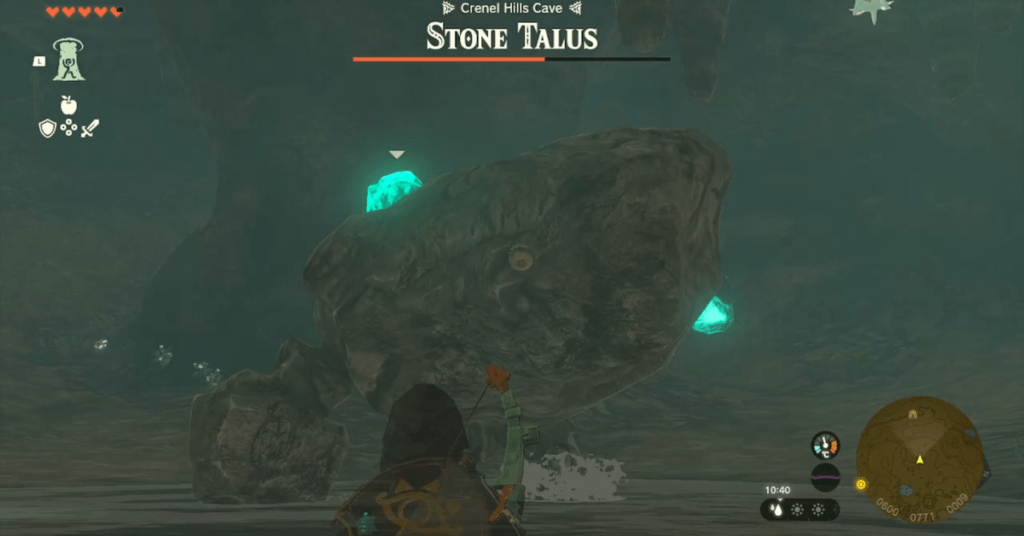Select the apple quick-item icon
Screen dimensions: 1024x536
point(68,104)
